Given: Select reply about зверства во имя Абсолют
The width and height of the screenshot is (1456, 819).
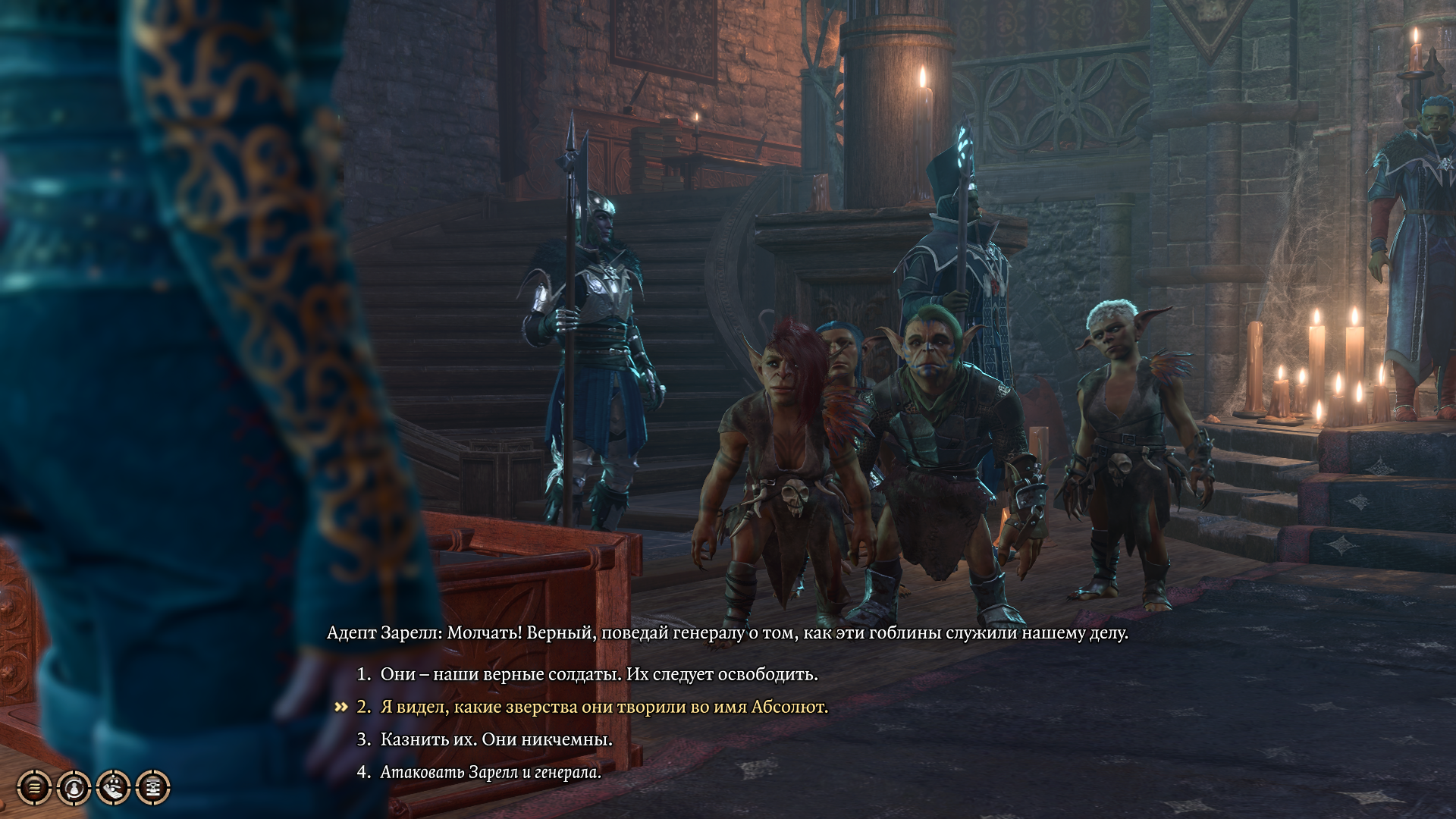Looking at the screenshot, I should point(604,707).
